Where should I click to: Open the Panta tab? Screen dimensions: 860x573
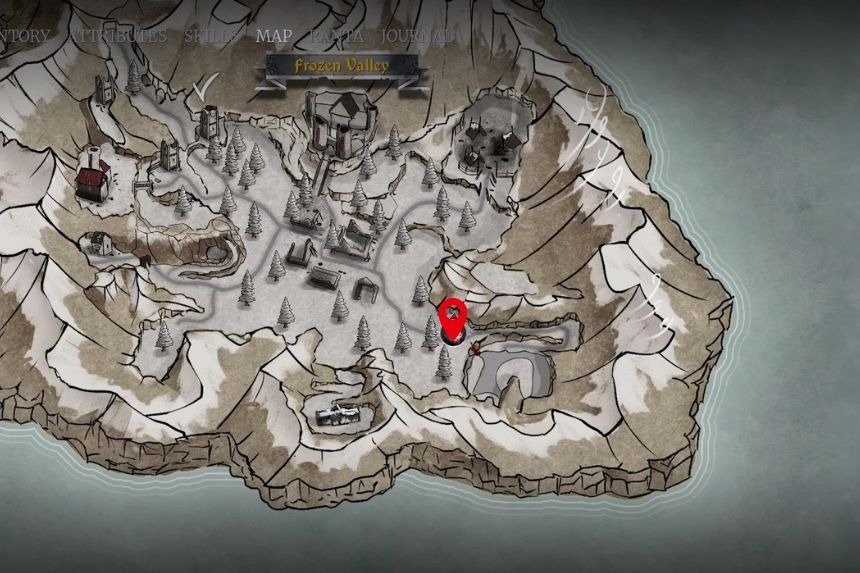[336, 36]
